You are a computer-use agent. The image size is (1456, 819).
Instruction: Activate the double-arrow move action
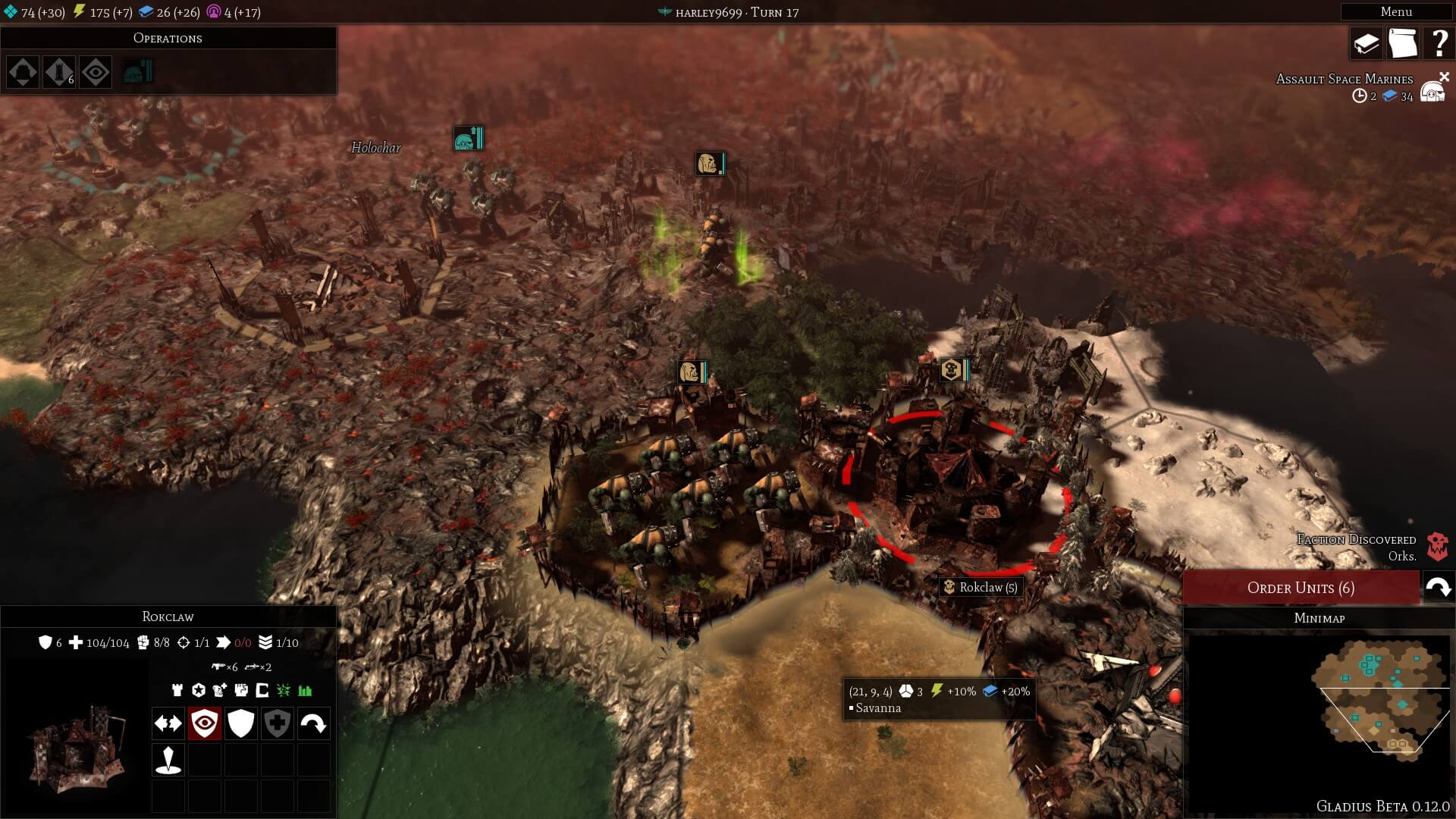coord(168,723)
